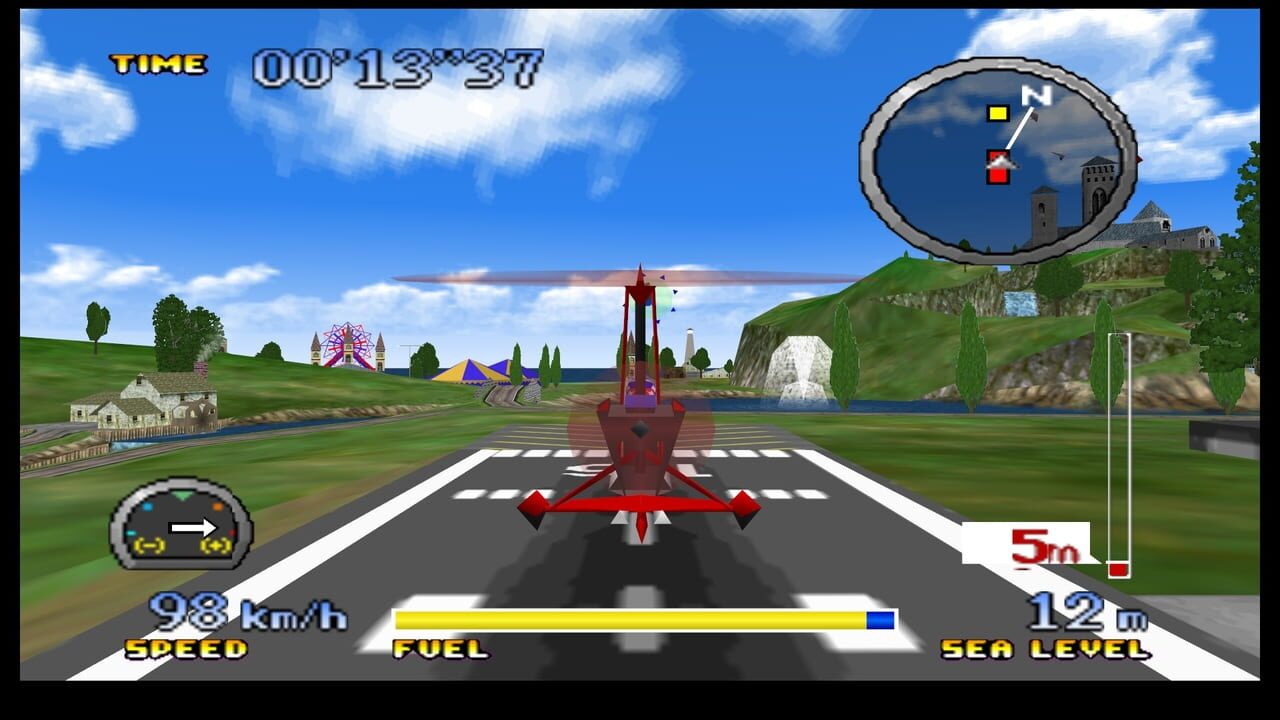Click the (-) throttle decrease control
This screenshot has width=1280, height=720.
(x=148, y=546)
